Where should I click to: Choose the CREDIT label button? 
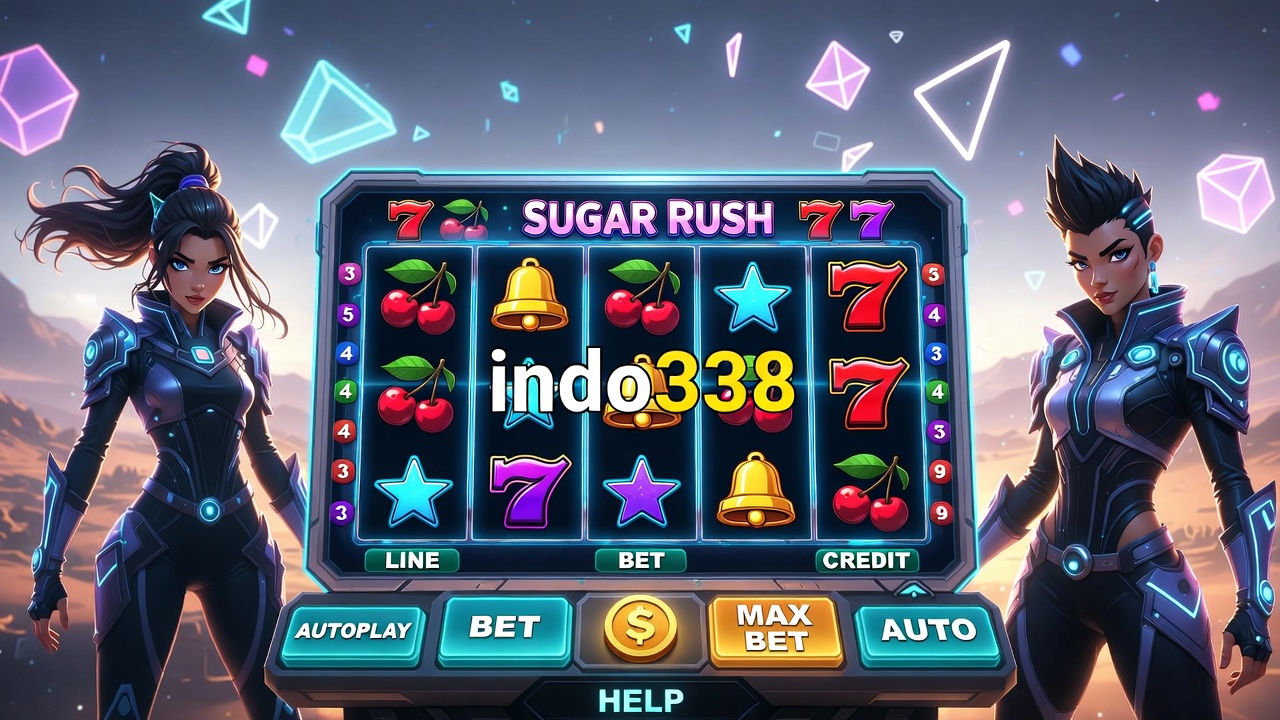click(x=866, y=560)
